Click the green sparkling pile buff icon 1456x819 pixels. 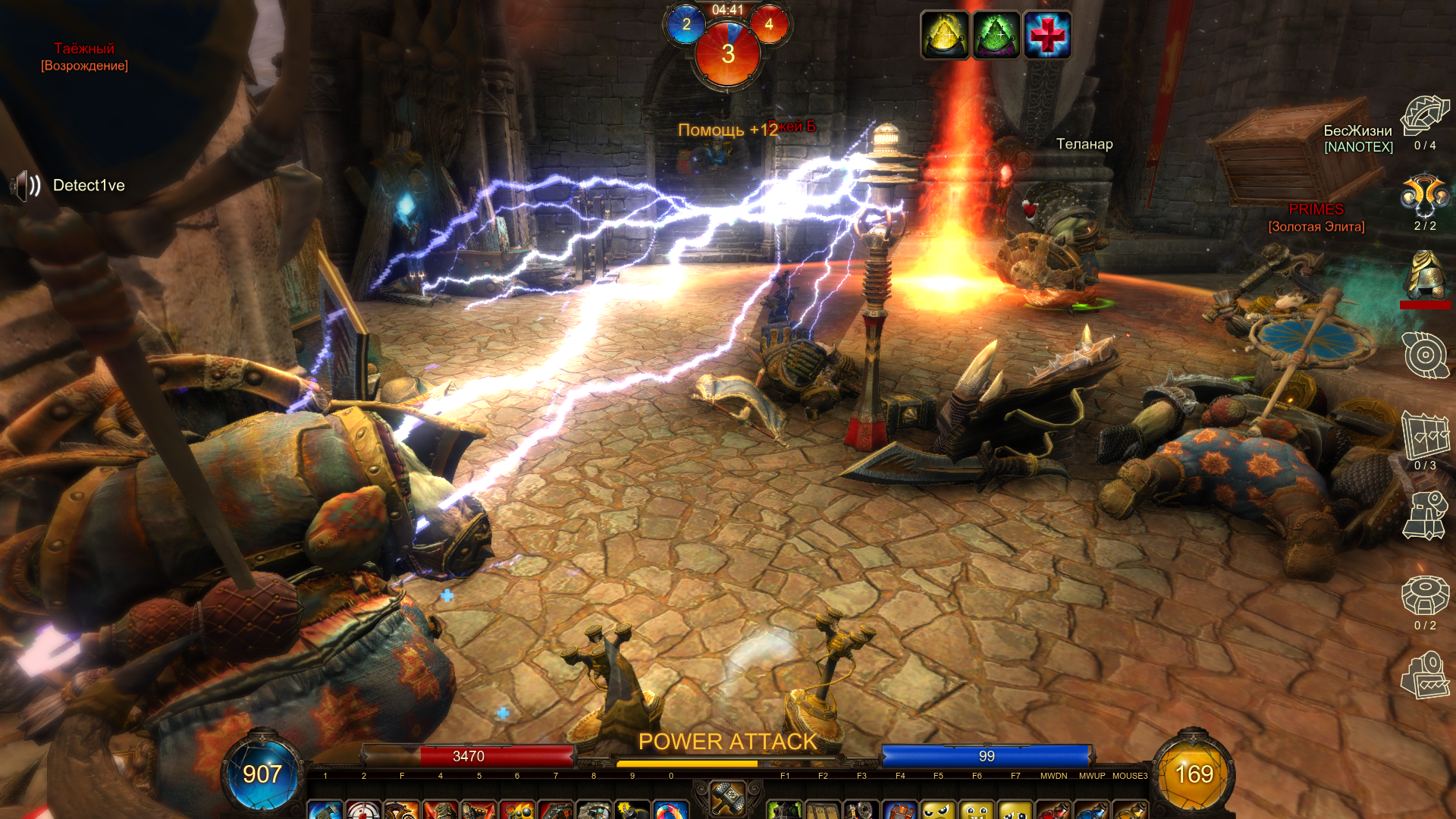(996, 35)
